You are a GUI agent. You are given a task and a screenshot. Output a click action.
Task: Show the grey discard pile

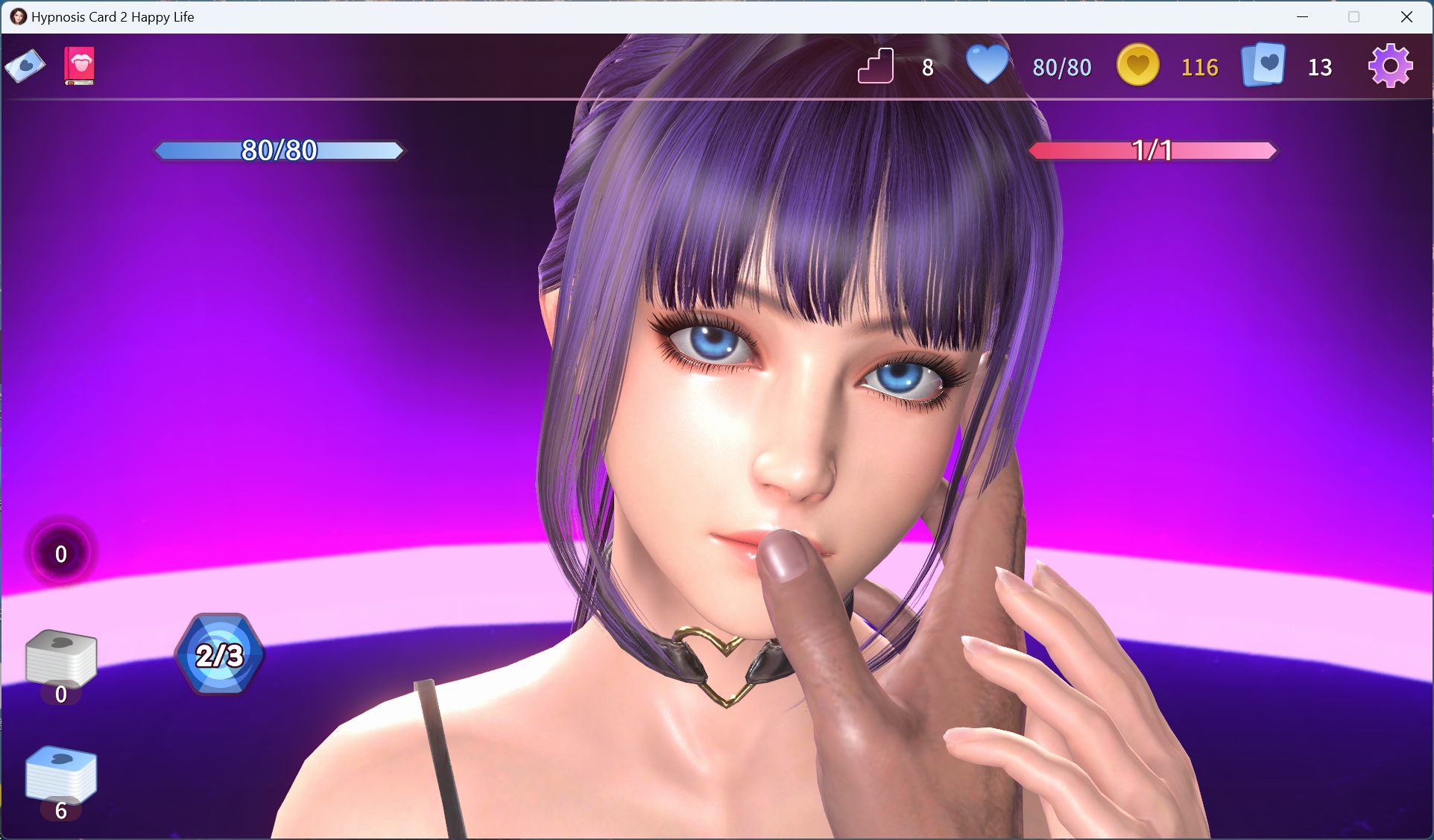coord(61,658)
